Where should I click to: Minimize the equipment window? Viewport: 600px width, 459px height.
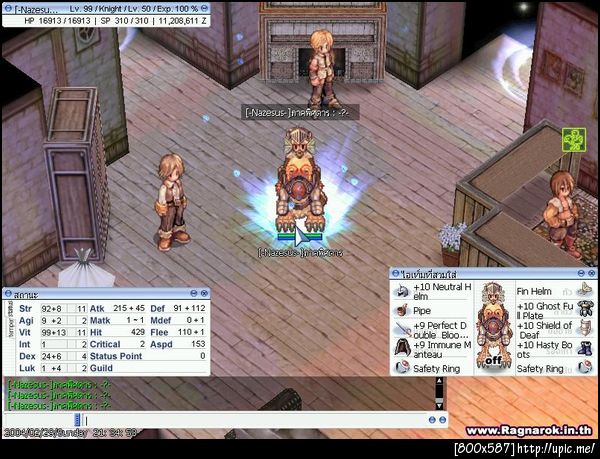pos(581,272)
